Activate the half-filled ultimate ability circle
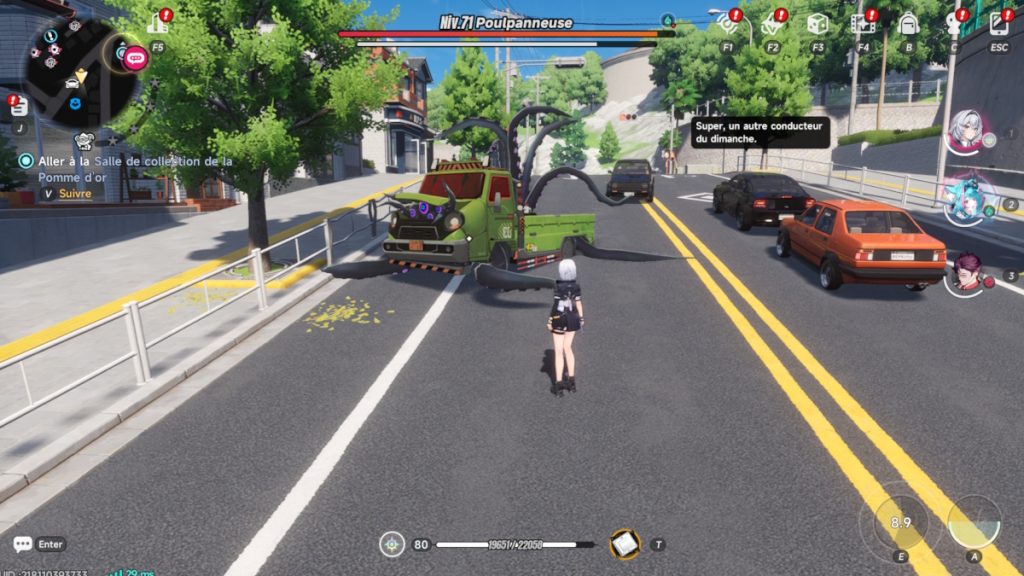Screen dimensions: 1024x576 [x=973, y=522]
